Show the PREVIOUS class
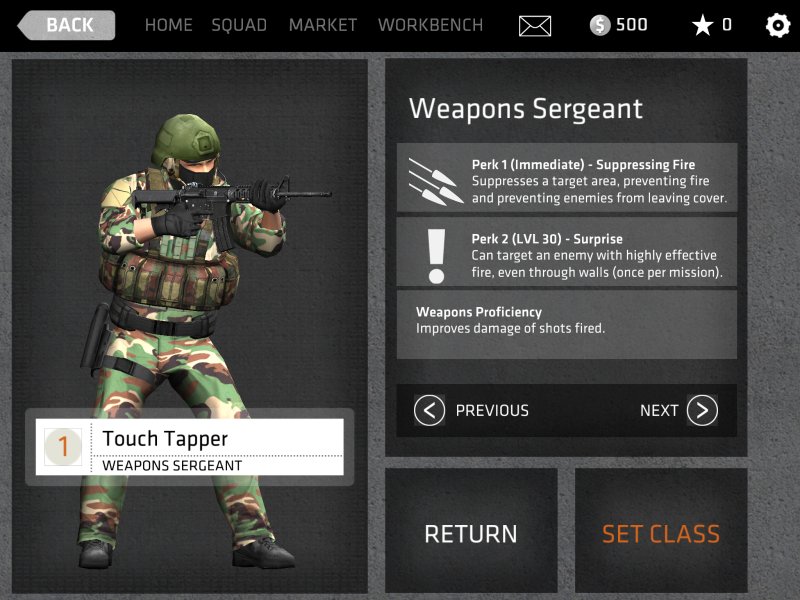The height and width of the screenshot is (600, 800). 472,410
